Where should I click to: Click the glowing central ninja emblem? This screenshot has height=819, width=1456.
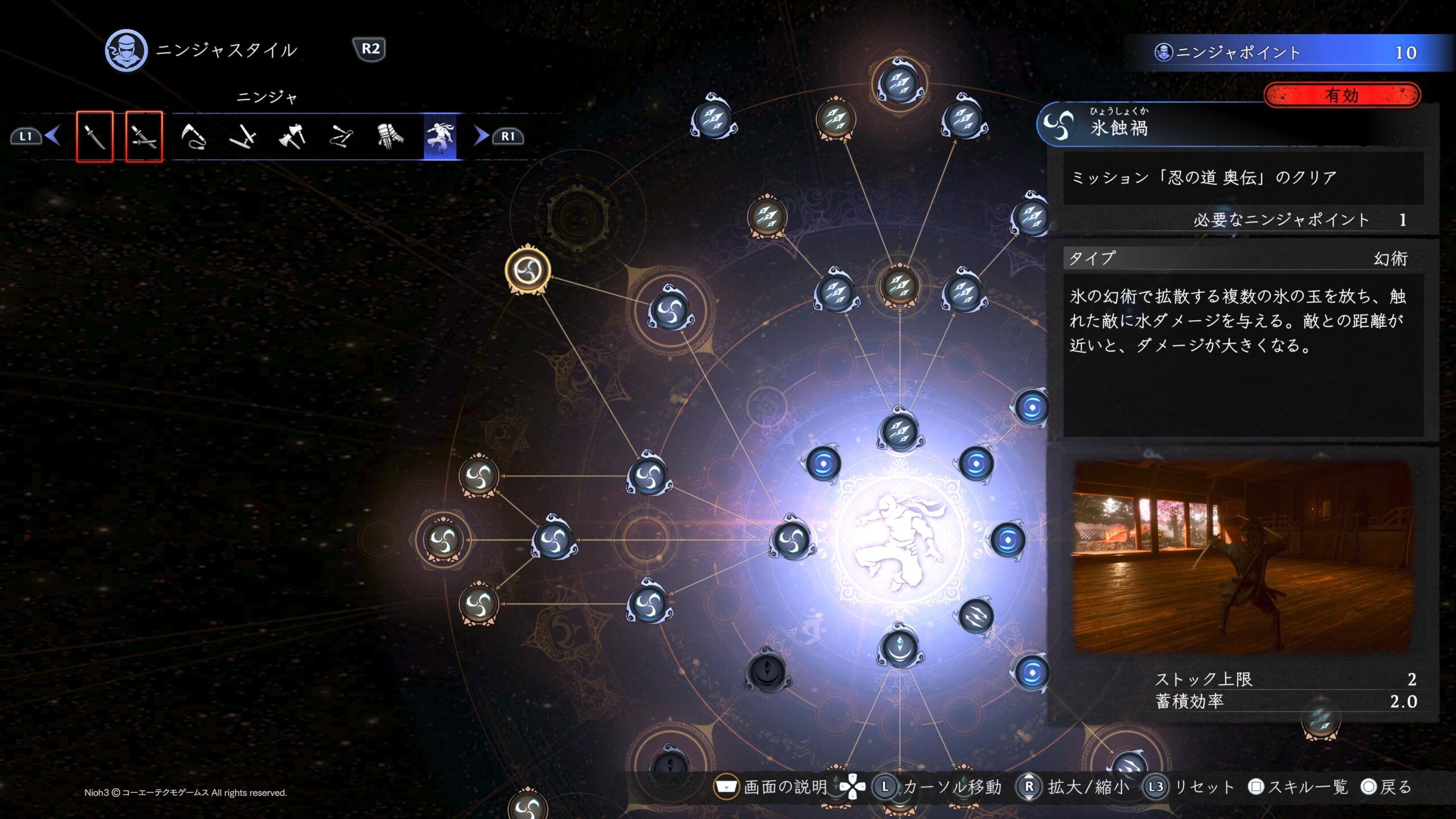(900, 539)
